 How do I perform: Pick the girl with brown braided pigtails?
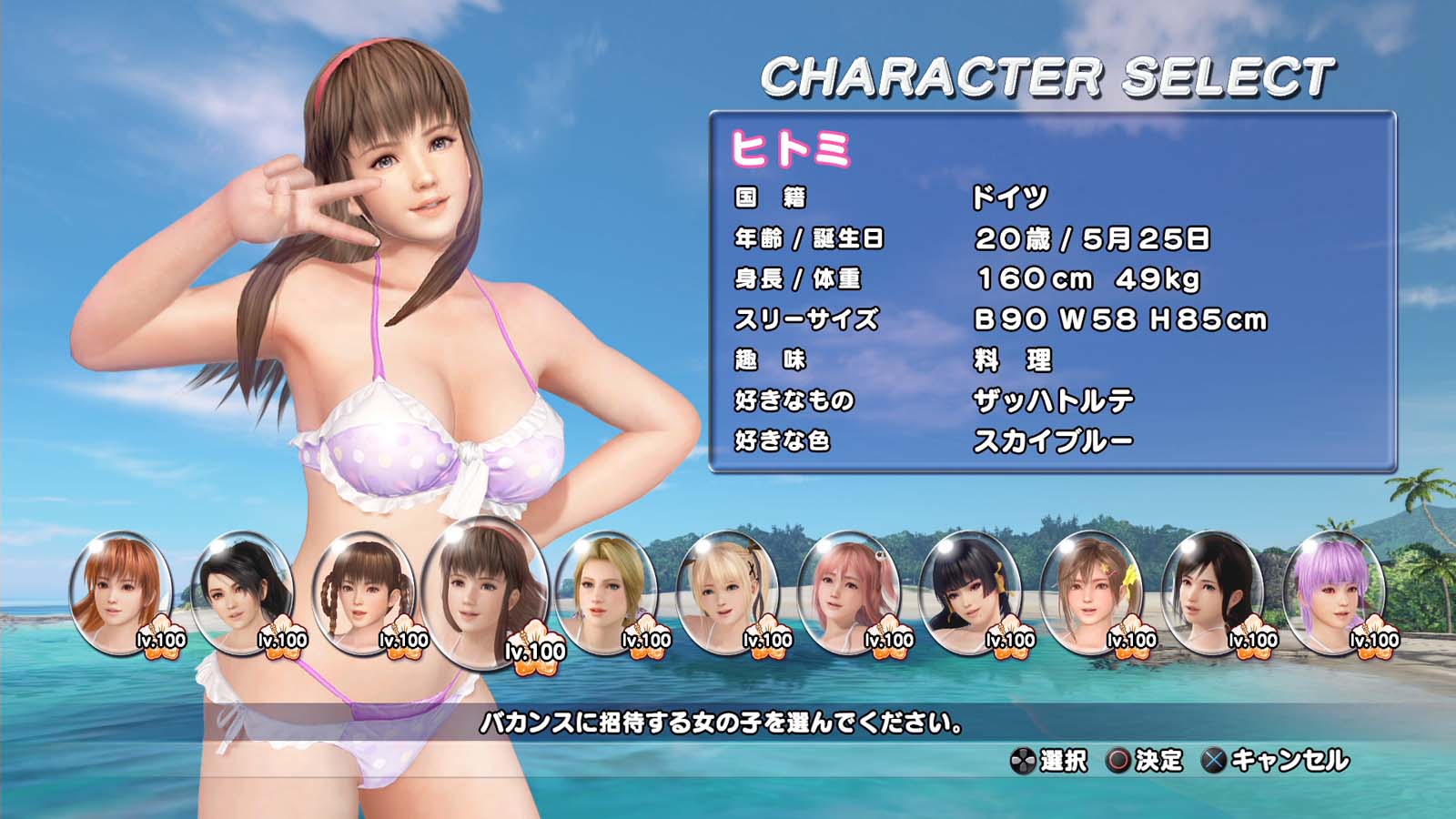click(x=362, y=591)
